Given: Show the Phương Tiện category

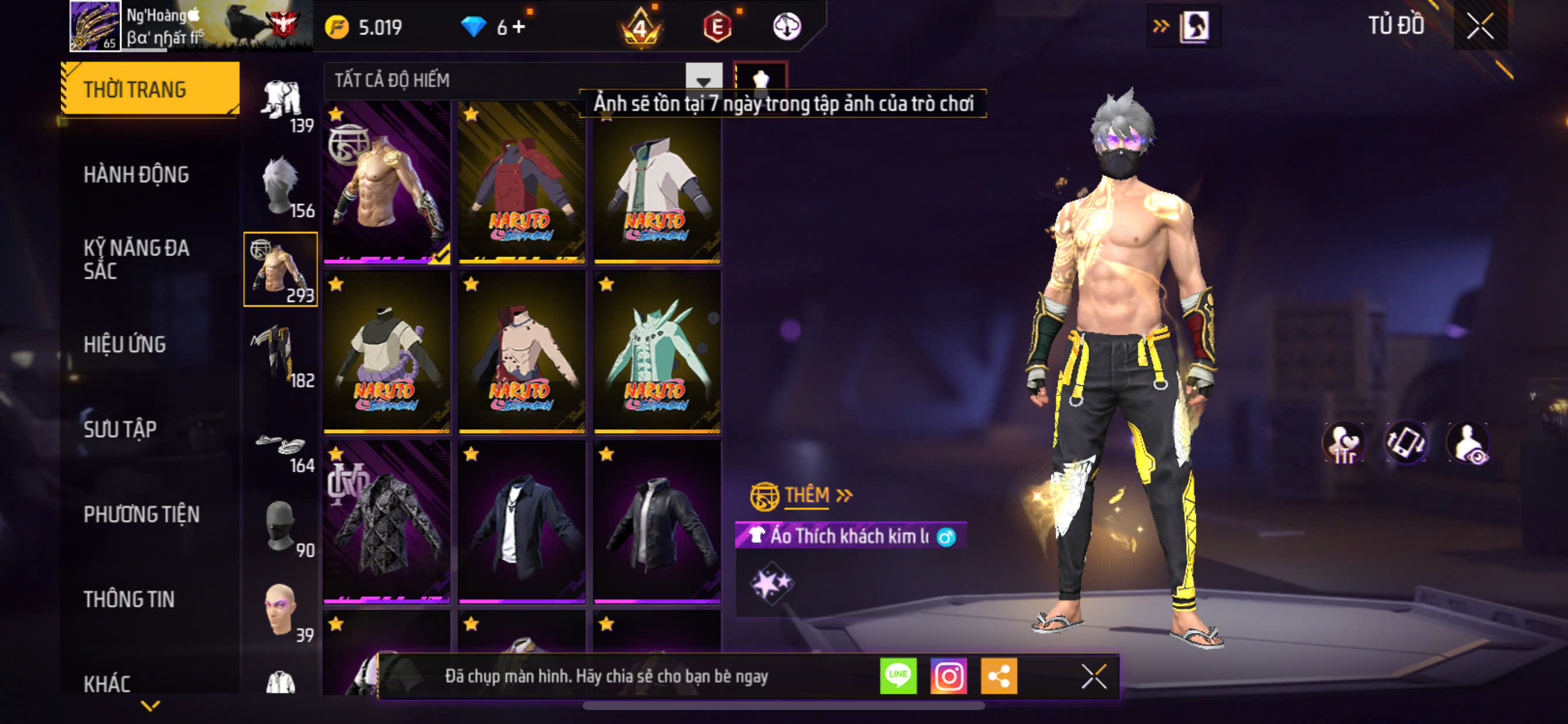Looking at the screenshot, I should pyautogui.click(x=141, y=515).
